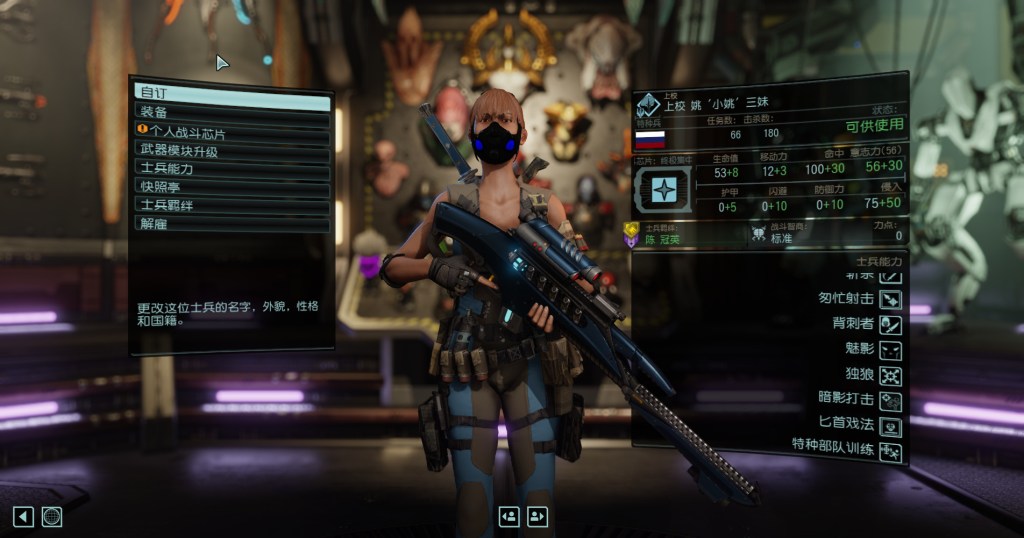Choose 武器模块升级 weapon upgrades
1024x538 pixels.
click(232, 150)
